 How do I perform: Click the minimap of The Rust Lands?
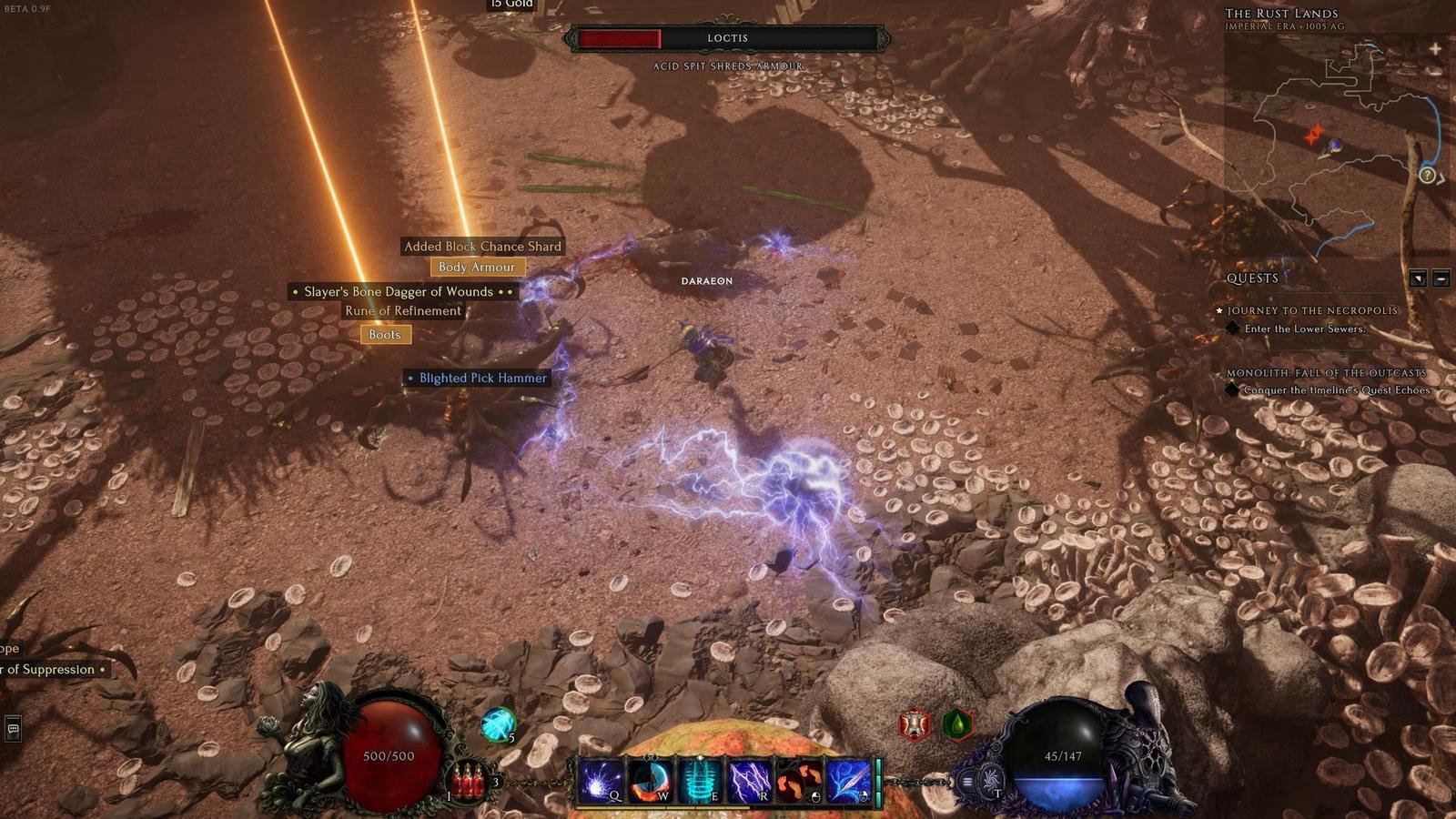[1338, 146]
